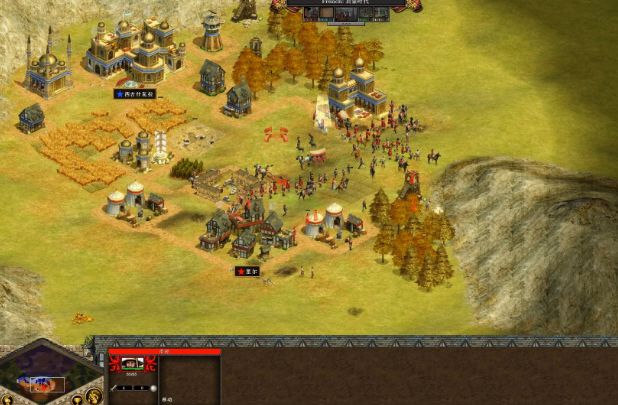Viewport: 618px width, 405px height.
Task: Click the round gold horse-head button
Action: click(93, 395)
